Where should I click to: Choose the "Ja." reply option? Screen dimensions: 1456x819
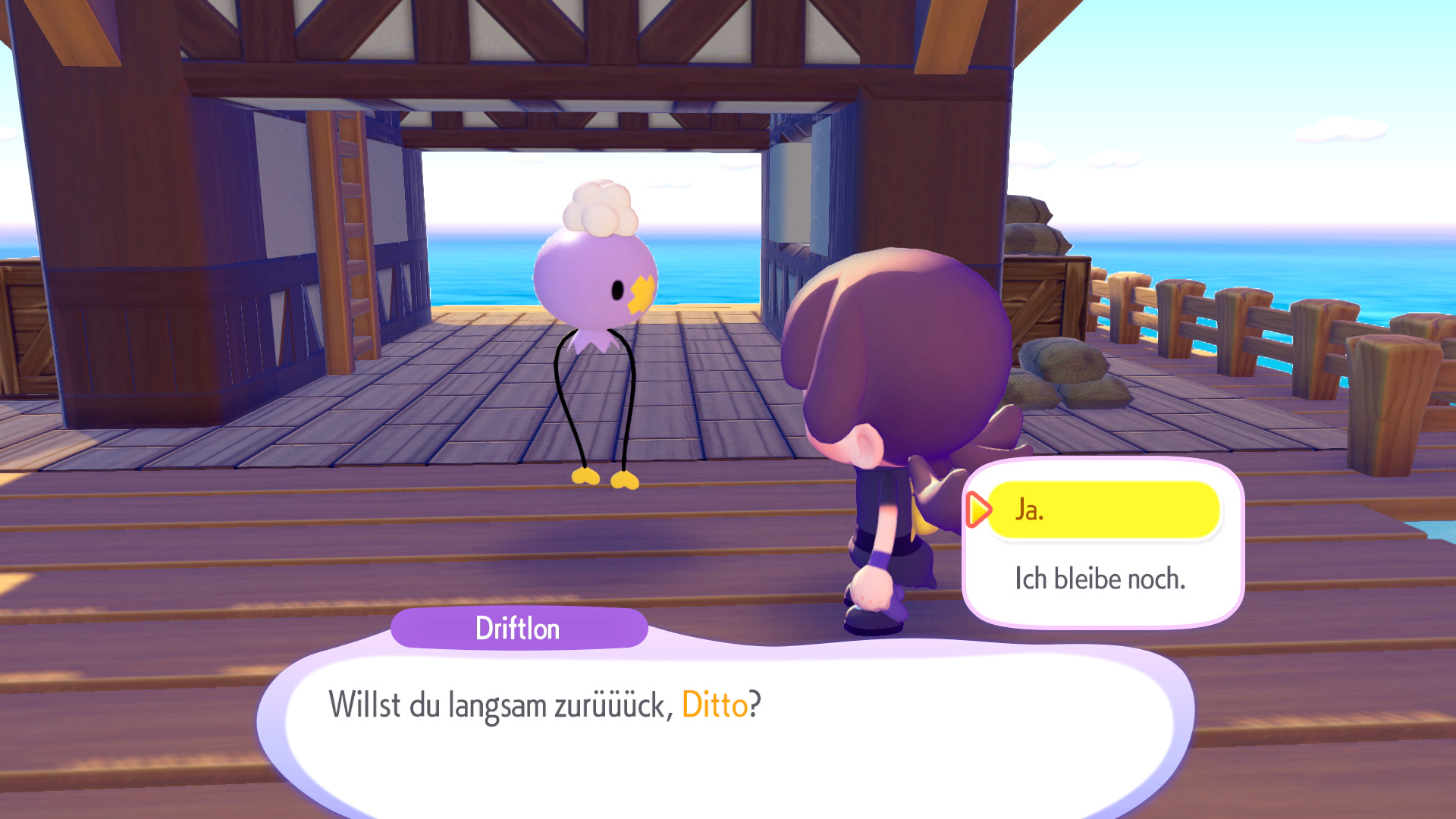pos(1103,510)
